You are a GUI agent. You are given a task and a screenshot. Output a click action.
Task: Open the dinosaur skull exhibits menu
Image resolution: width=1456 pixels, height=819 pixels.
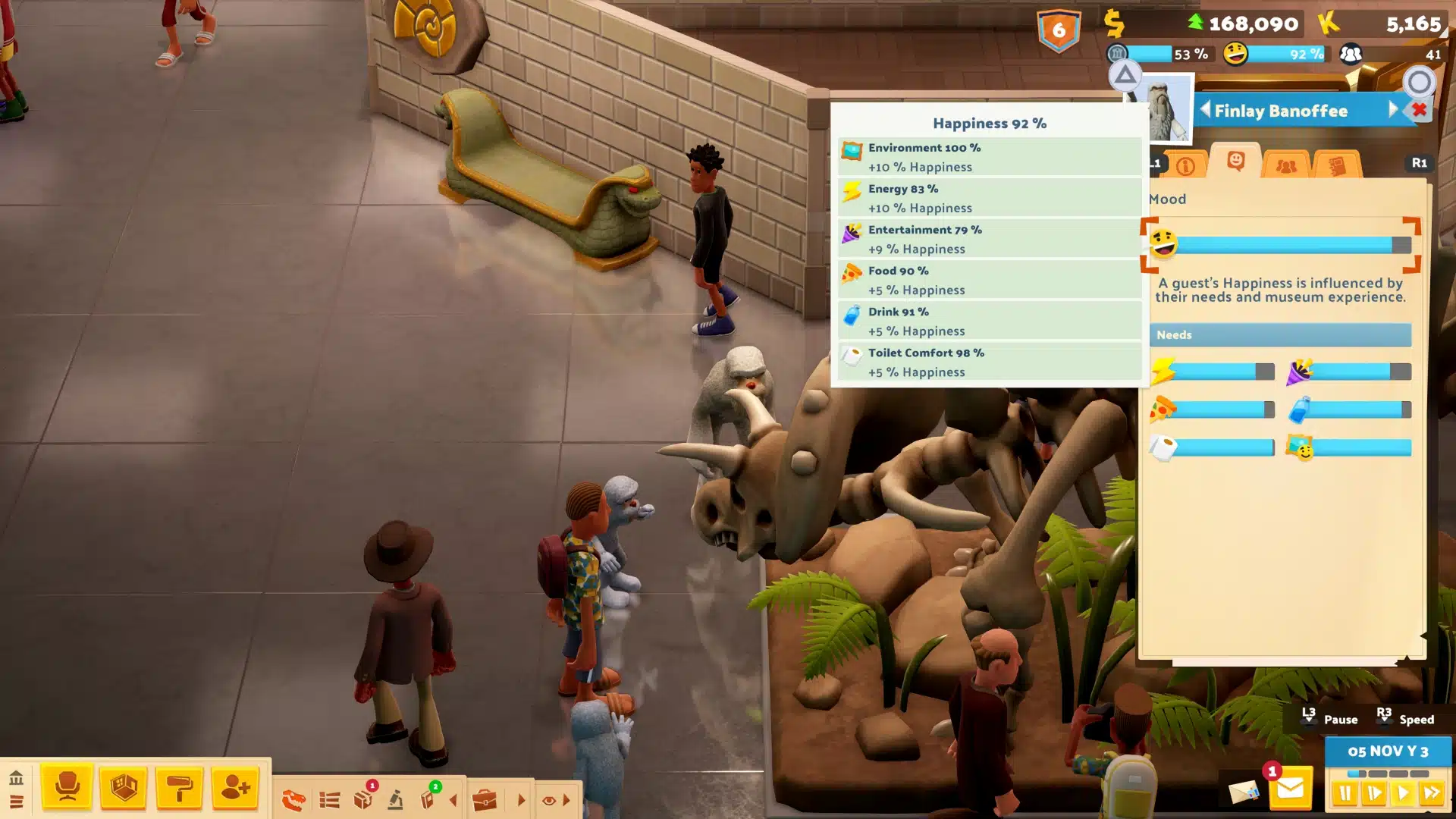(293, 799)
